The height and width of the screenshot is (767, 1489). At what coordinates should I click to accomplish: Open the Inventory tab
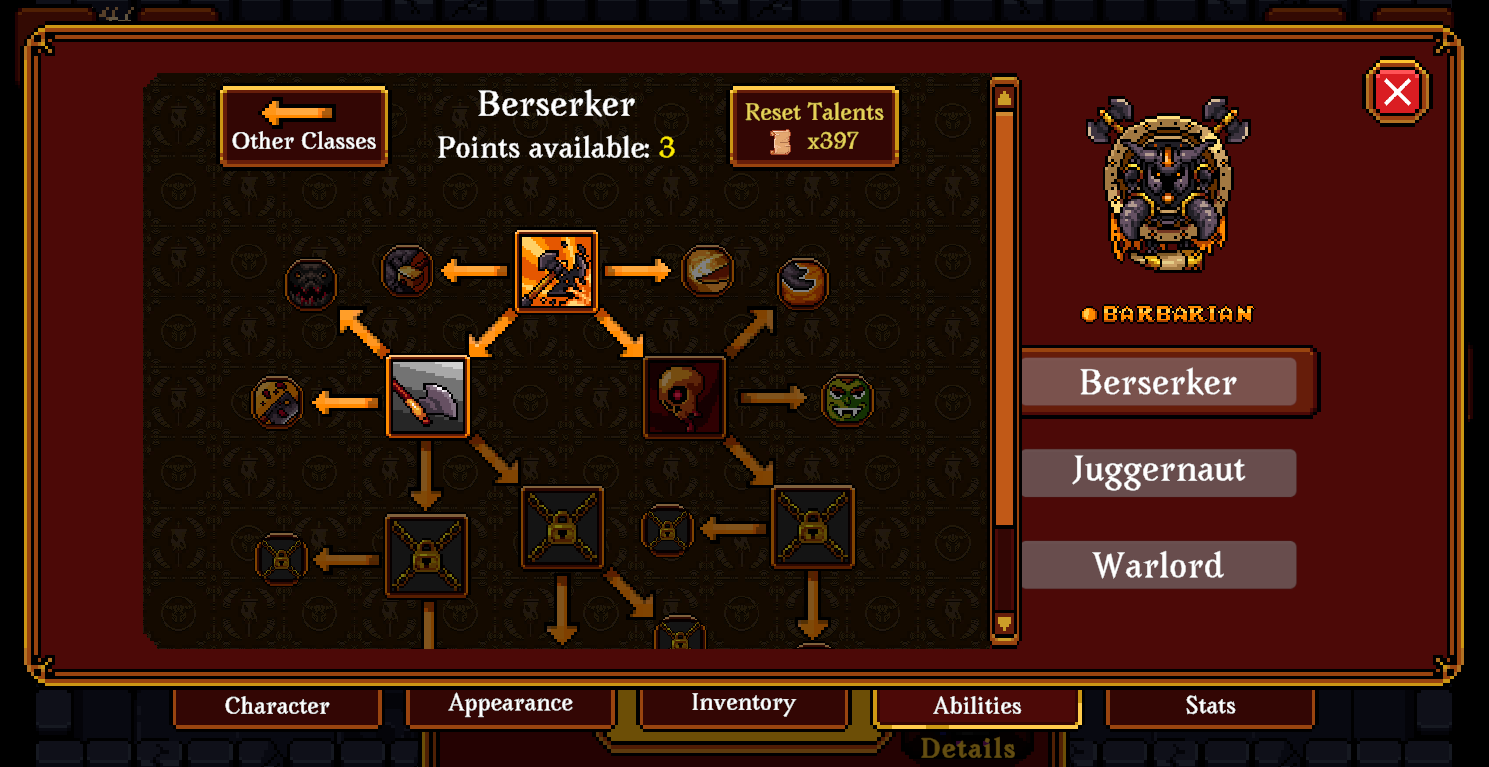click(743, 704)
